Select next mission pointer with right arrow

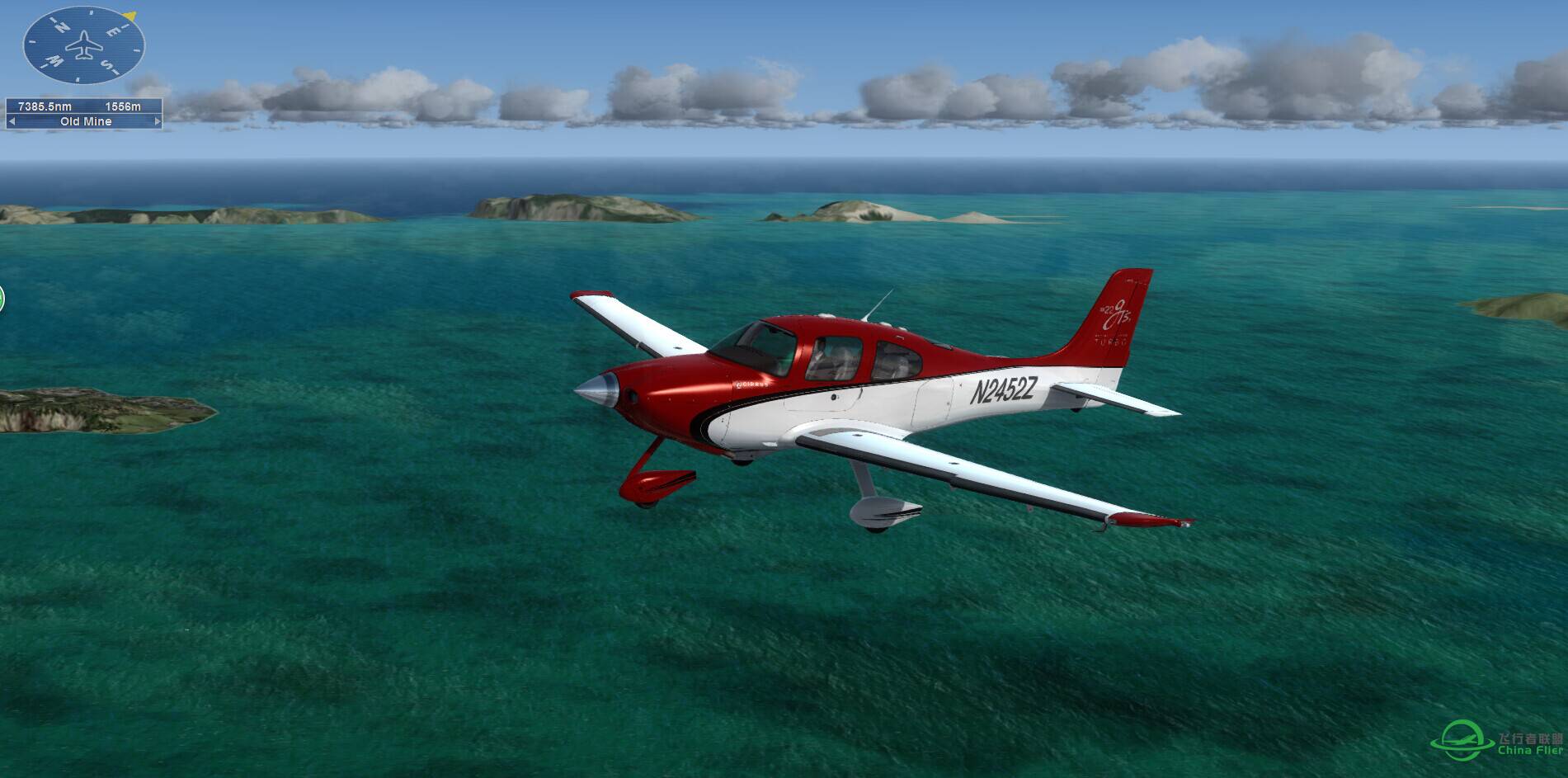pos(157,121)
